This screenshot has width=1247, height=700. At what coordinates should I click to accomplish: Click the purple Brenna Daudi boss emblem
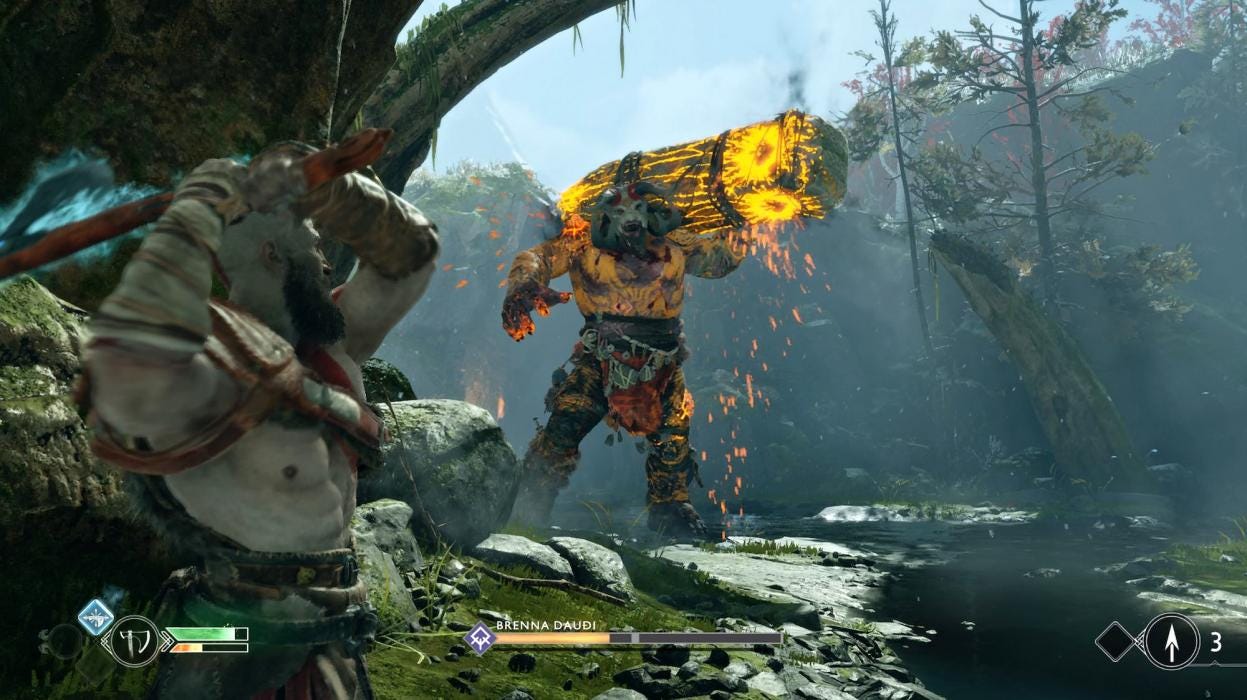(x=480, y=638)
